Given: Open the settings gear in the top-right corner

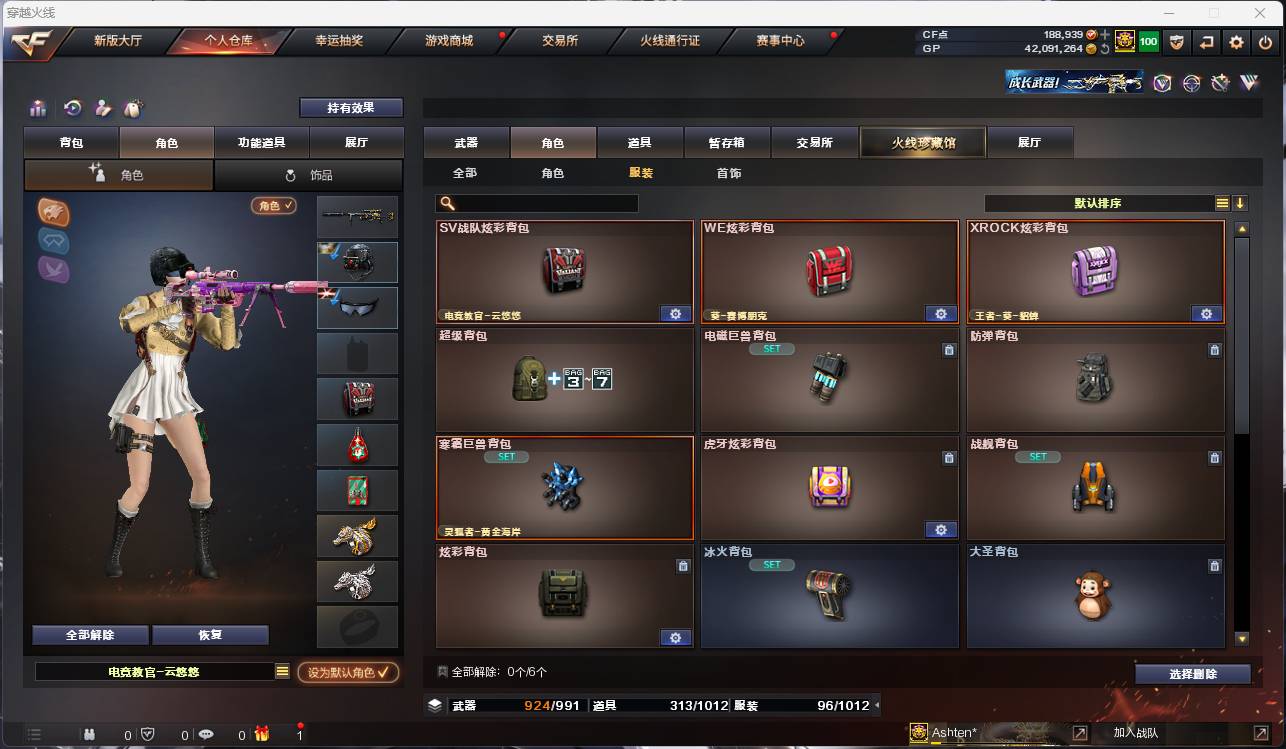Looking at the screenshot, I should 1236,42.
